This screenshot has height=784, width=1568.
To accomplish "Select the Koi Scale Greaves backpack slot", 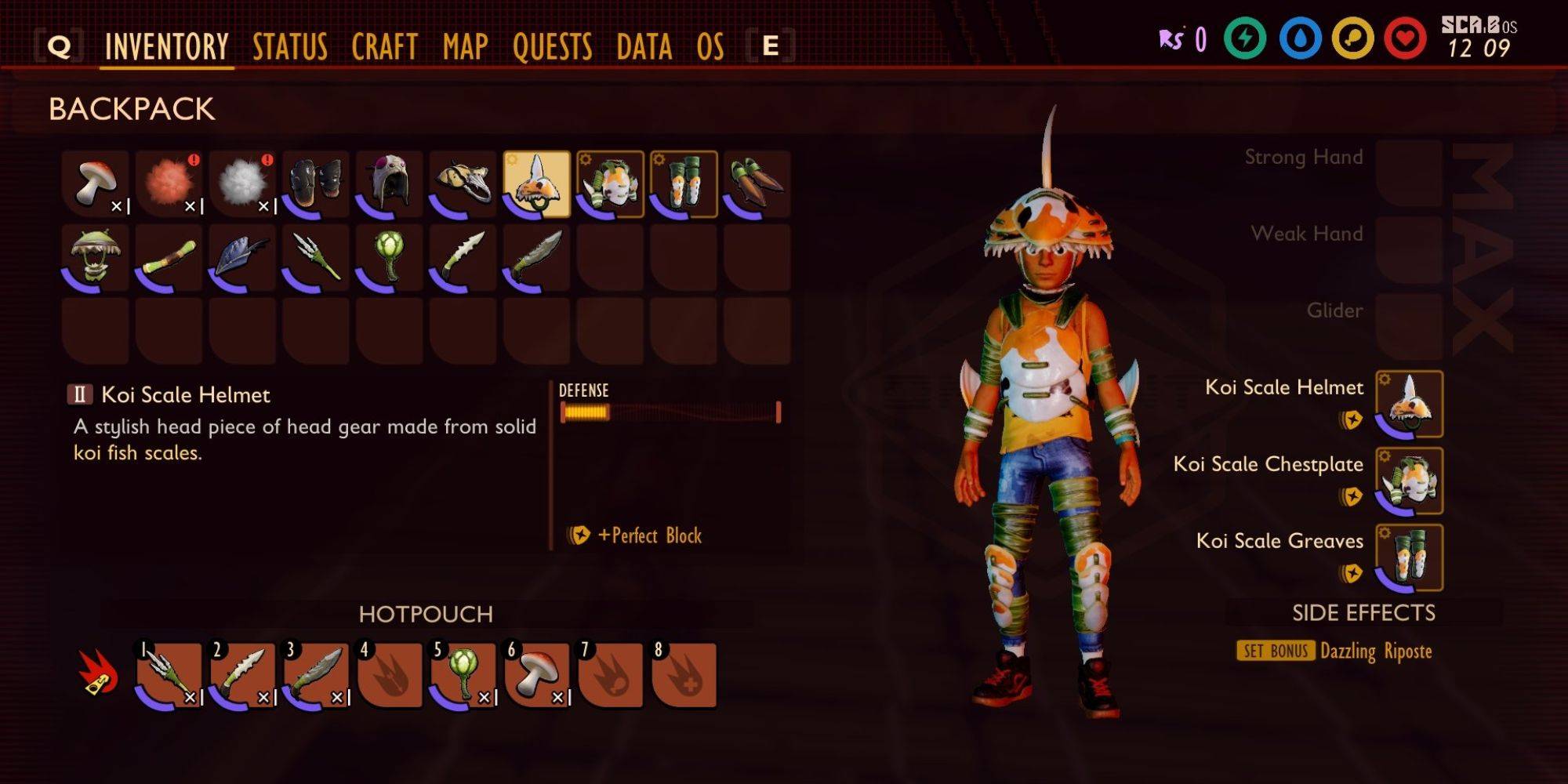I will [684, 184].
